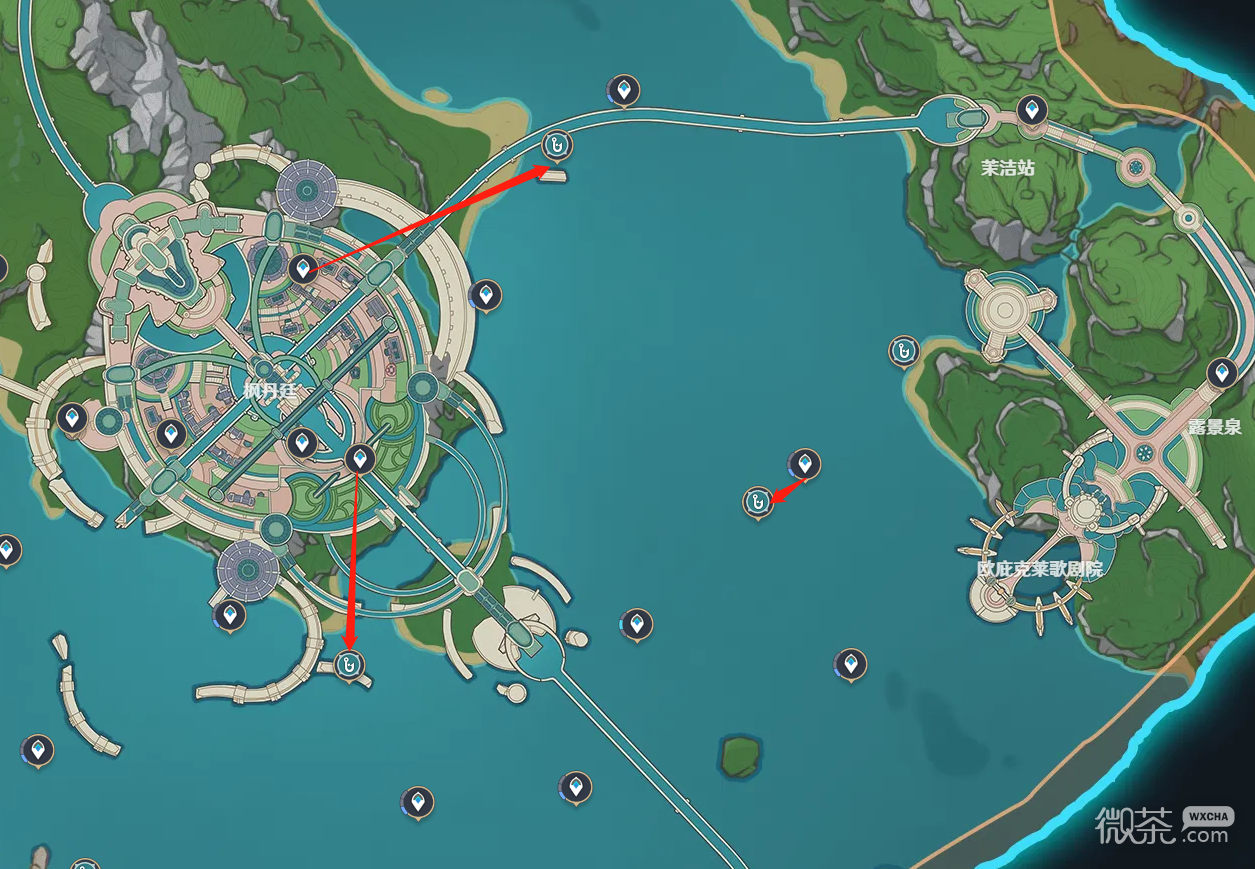1255x869 pixels.
Task: Select the fishing spot without any red arrow
Action: [903, 350]
